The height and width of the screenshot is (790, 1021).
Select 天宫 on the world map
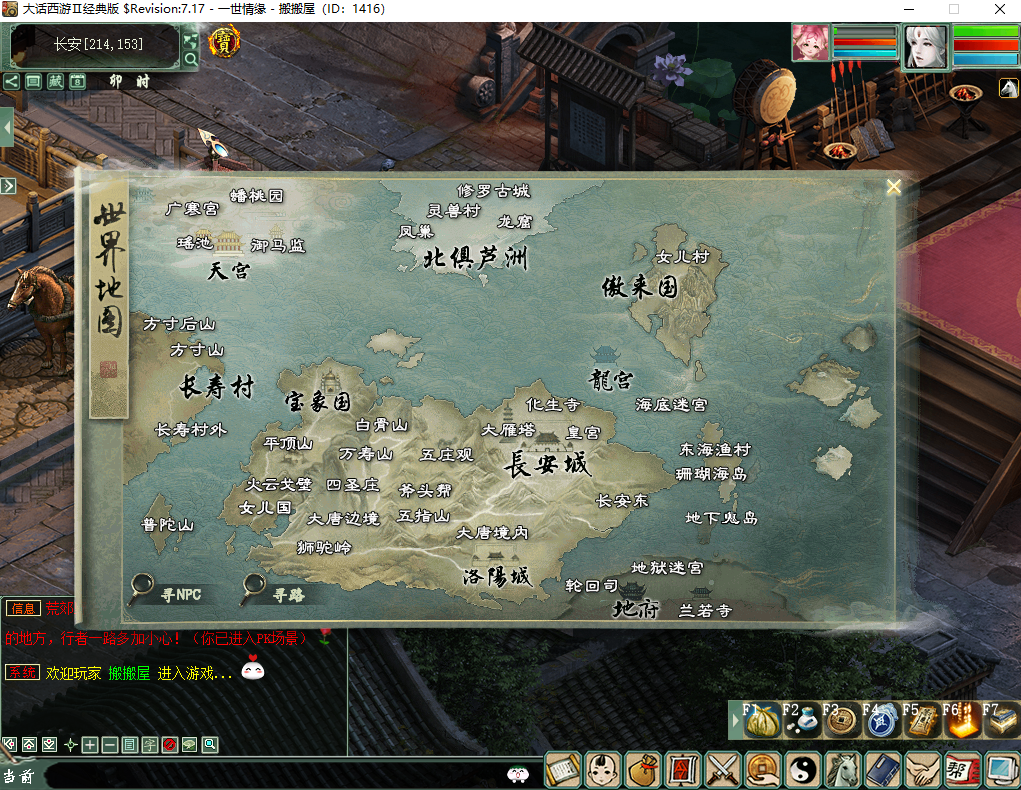(x=229, y=270)
